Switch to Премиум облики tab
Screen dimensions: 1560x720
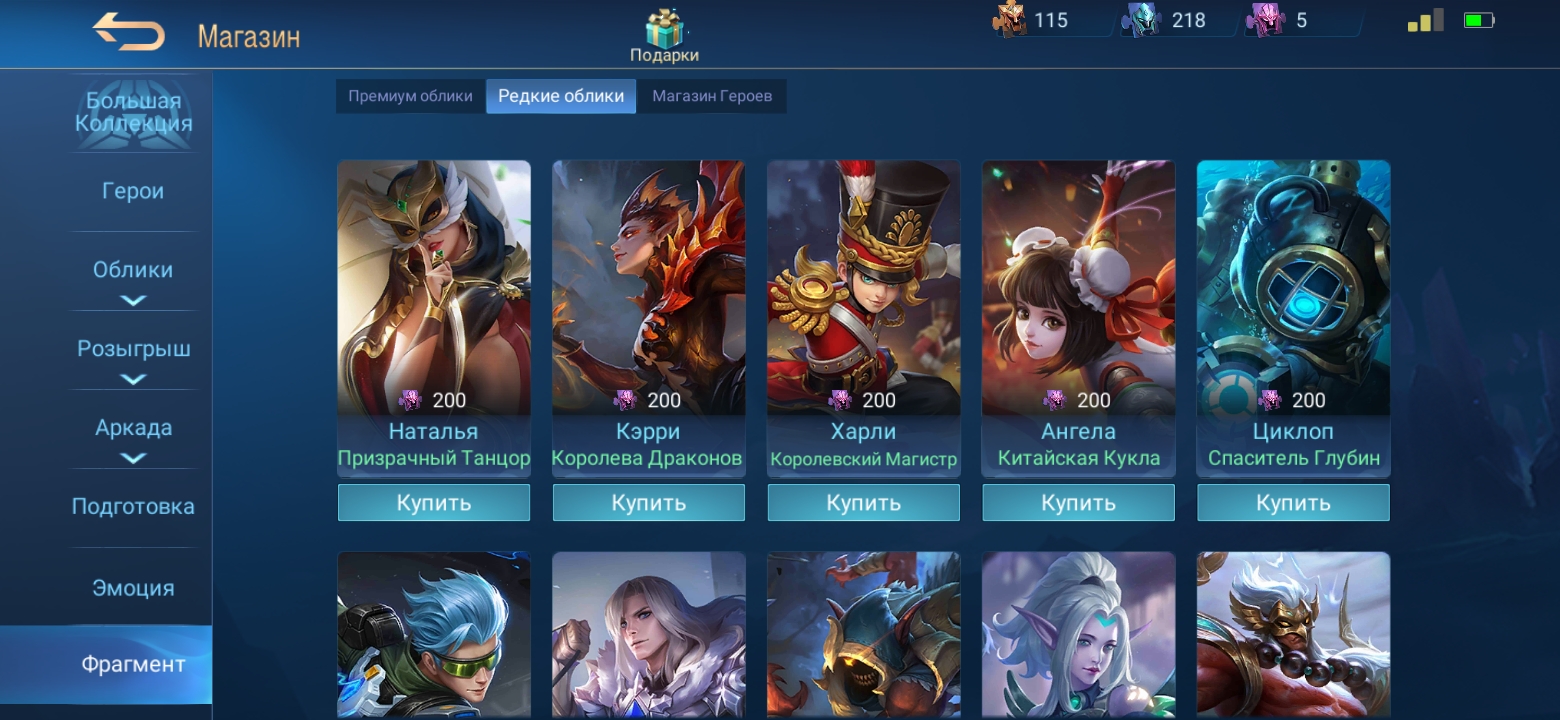(410, 96)
